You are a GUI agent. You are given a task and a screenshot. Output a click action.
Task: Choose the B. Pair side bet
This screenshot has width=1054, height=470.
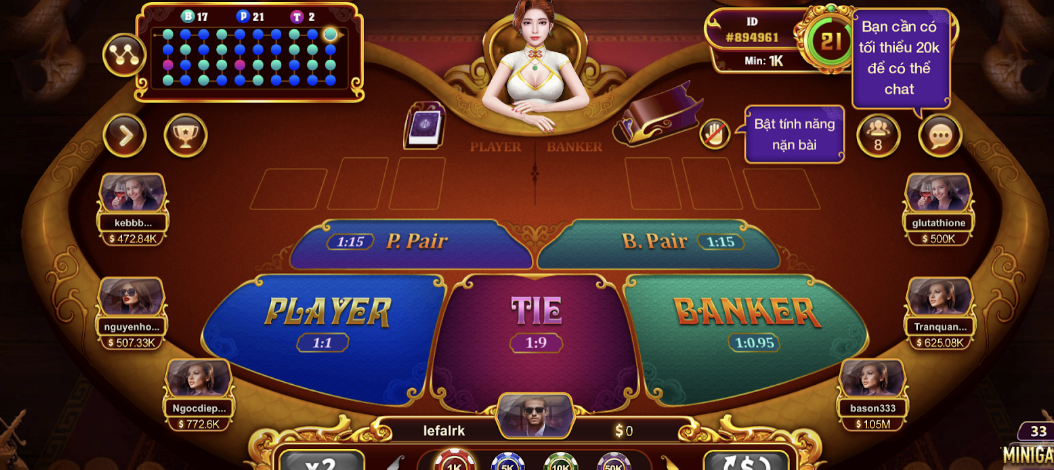(660, 242)
